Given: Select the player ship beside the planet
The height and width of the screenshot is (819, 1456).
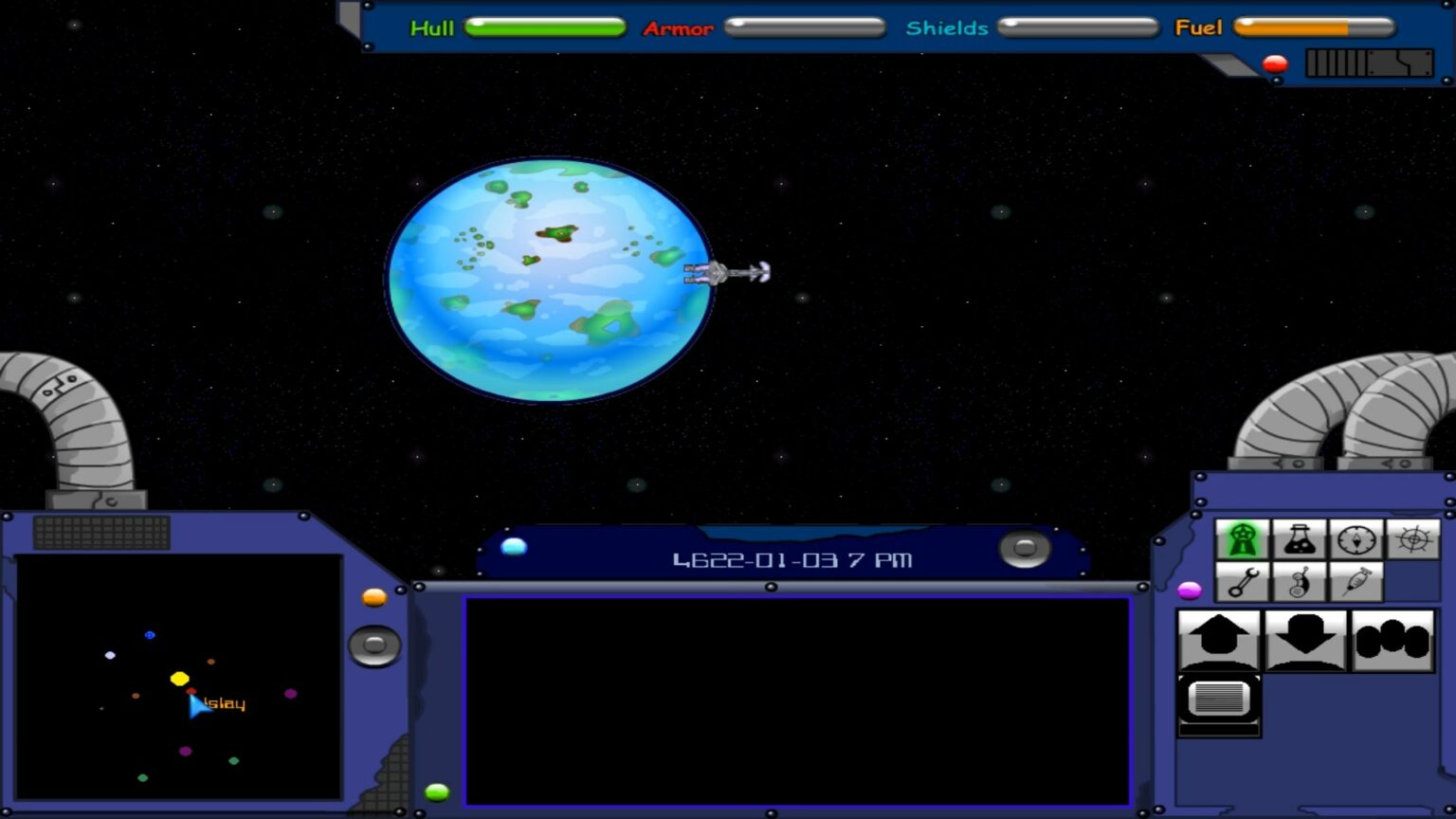Looking at the screenshot, I should point(725,272).
